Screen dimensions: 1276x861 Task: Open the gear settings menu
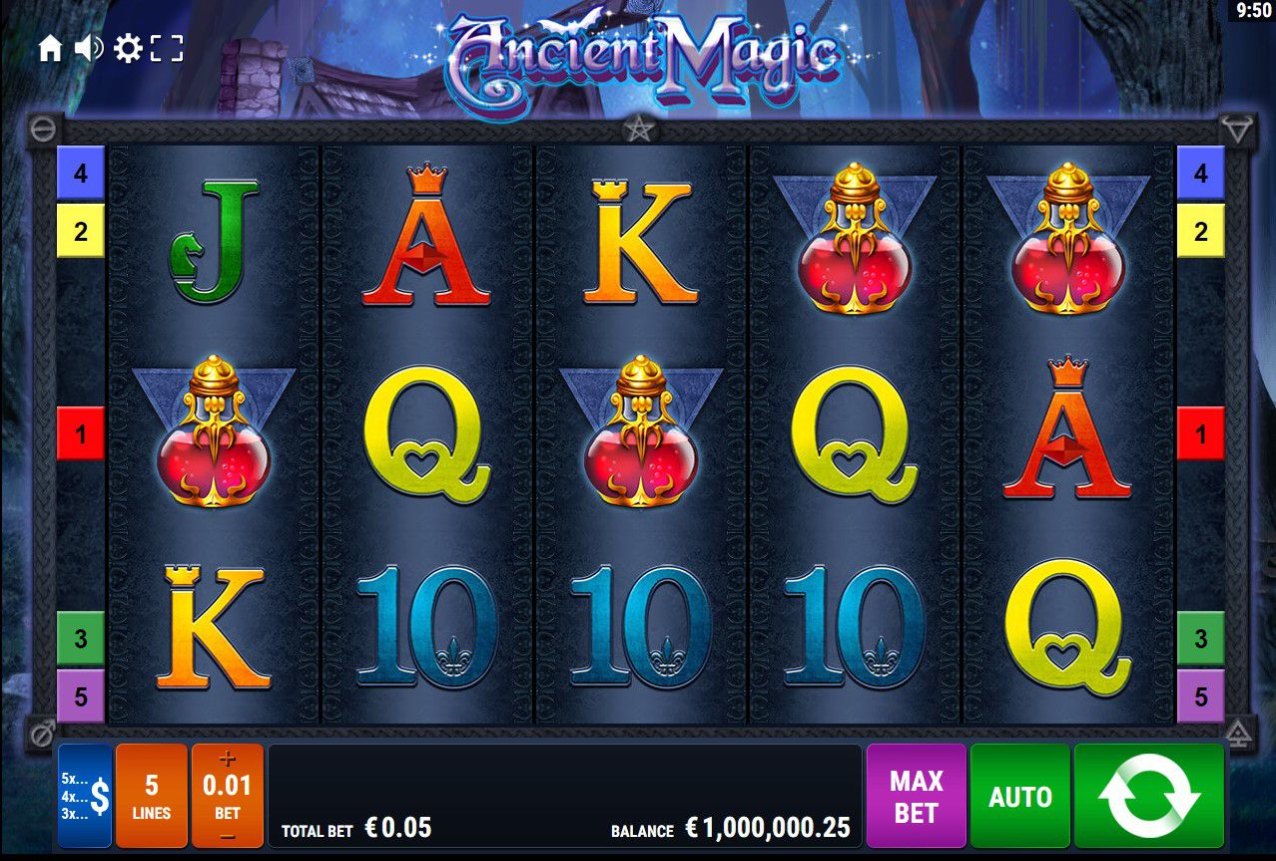pyautogui.click(x=128, y=48)
